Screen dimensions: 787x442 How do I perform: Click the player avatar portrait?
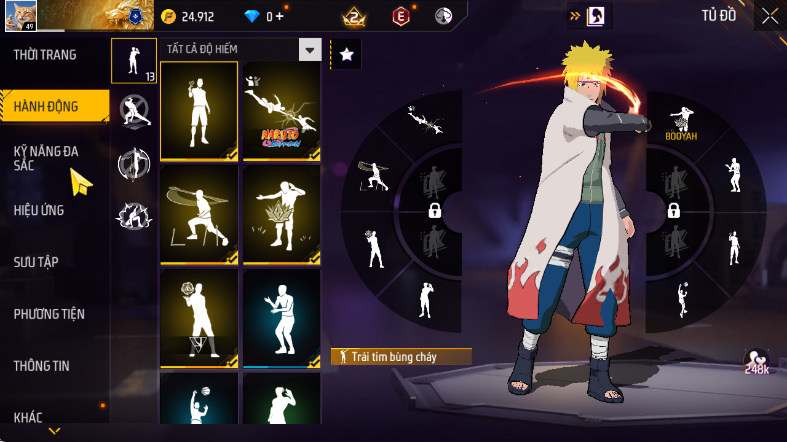(20, 17)
